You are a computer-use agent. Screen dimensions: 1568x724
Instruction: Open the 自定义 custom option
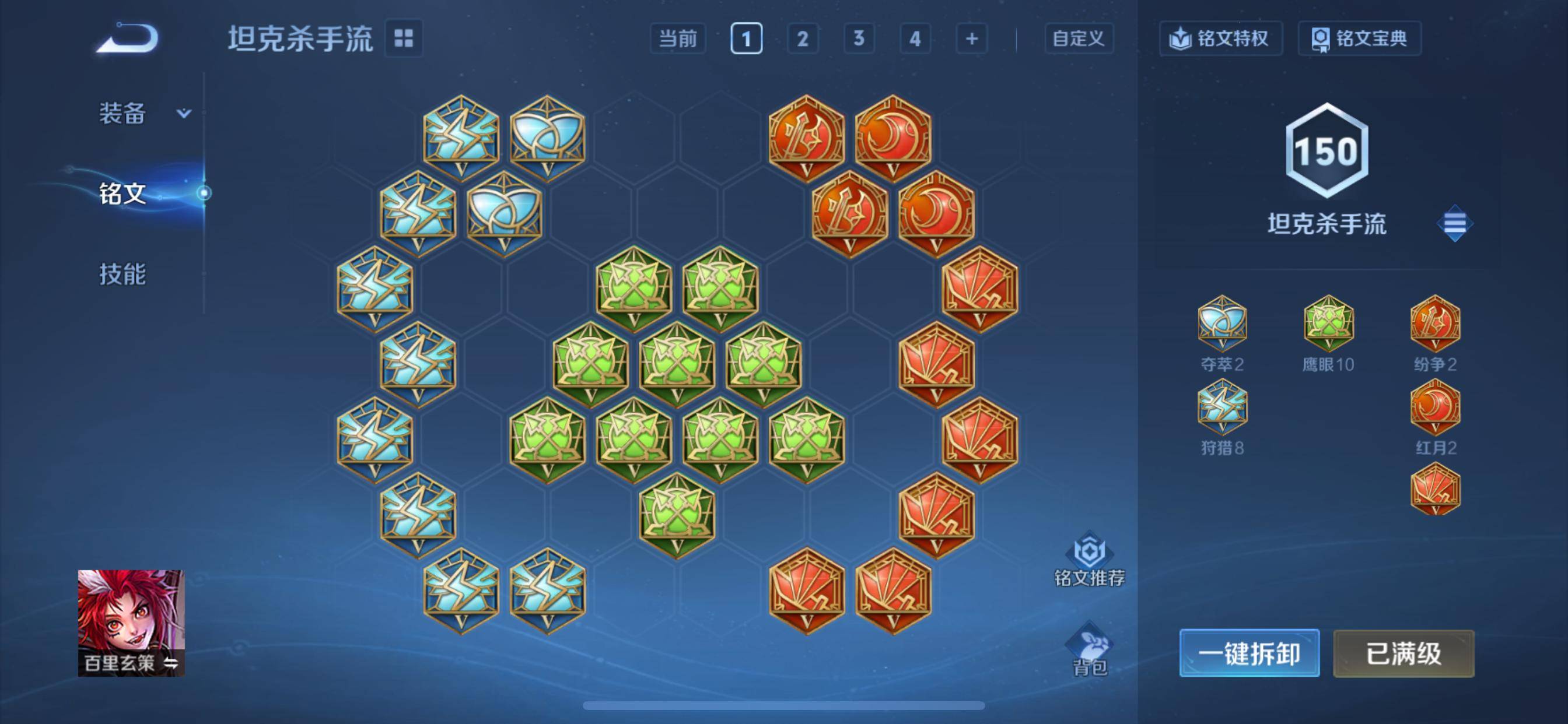pyautogui.click(x=1079, y=39)
